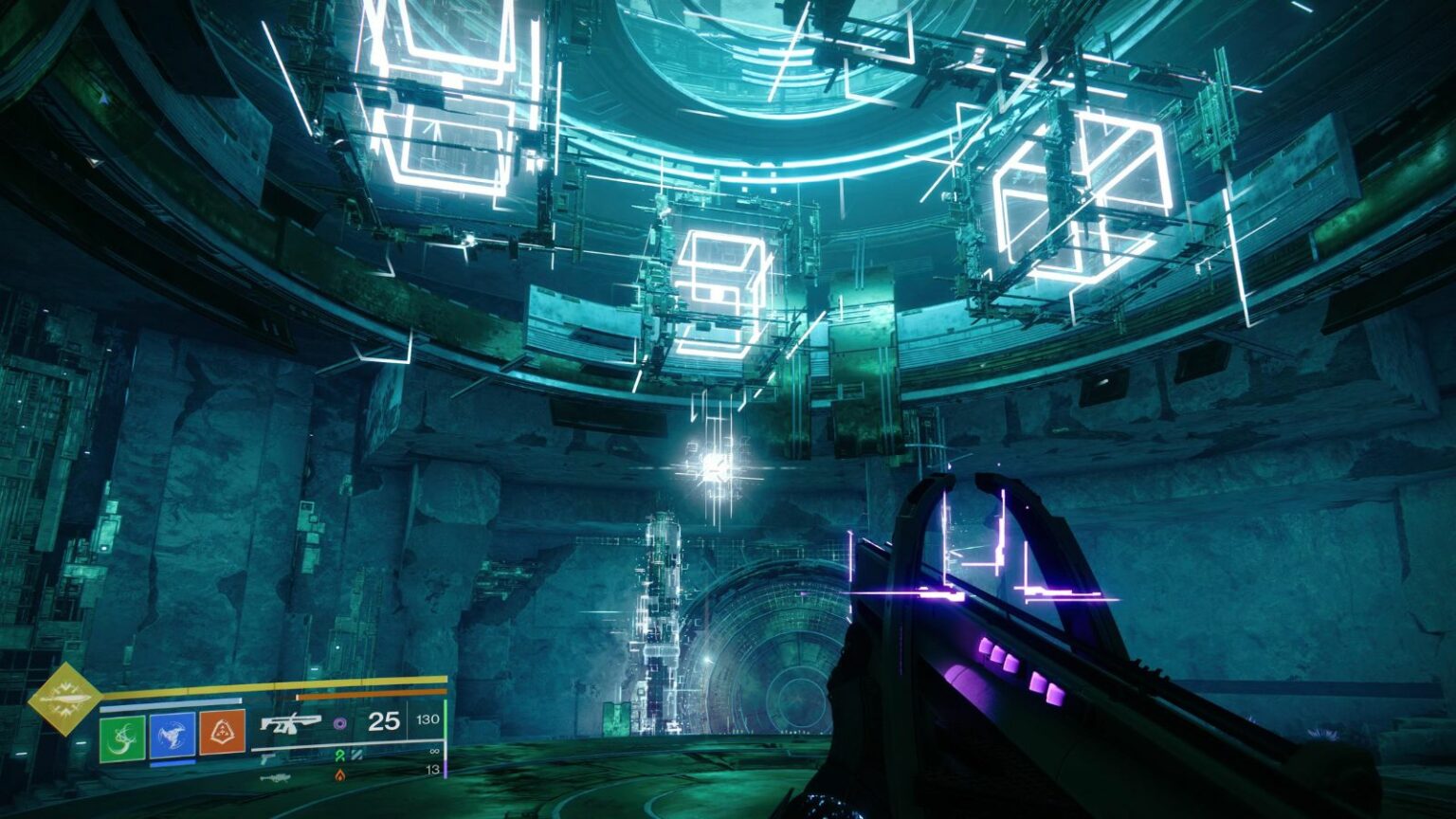
Task: Click the blue melee ability icon
Action: [173, 736]
